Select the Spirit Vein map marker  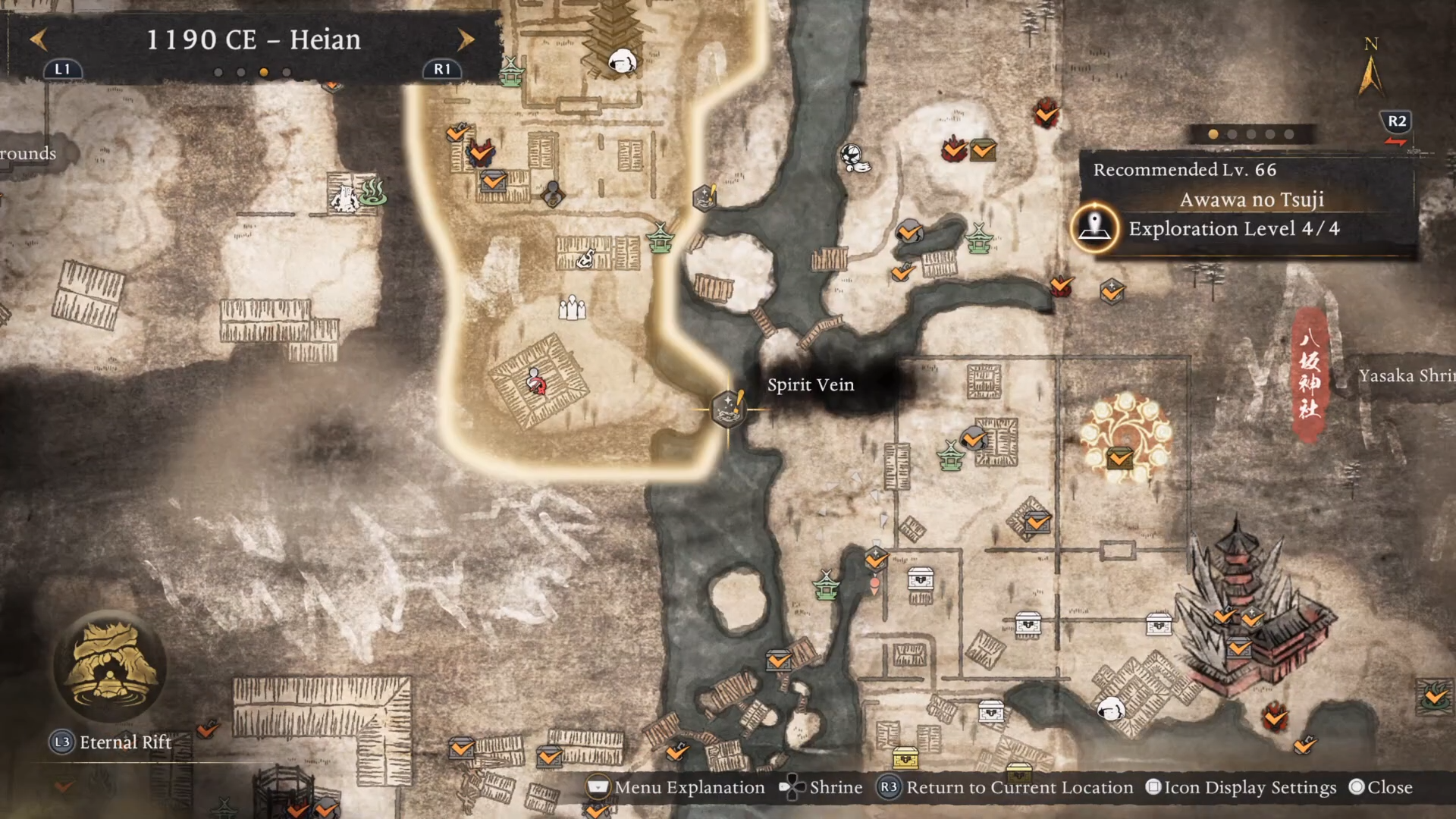pyautogui.click(x=728, y=408)
